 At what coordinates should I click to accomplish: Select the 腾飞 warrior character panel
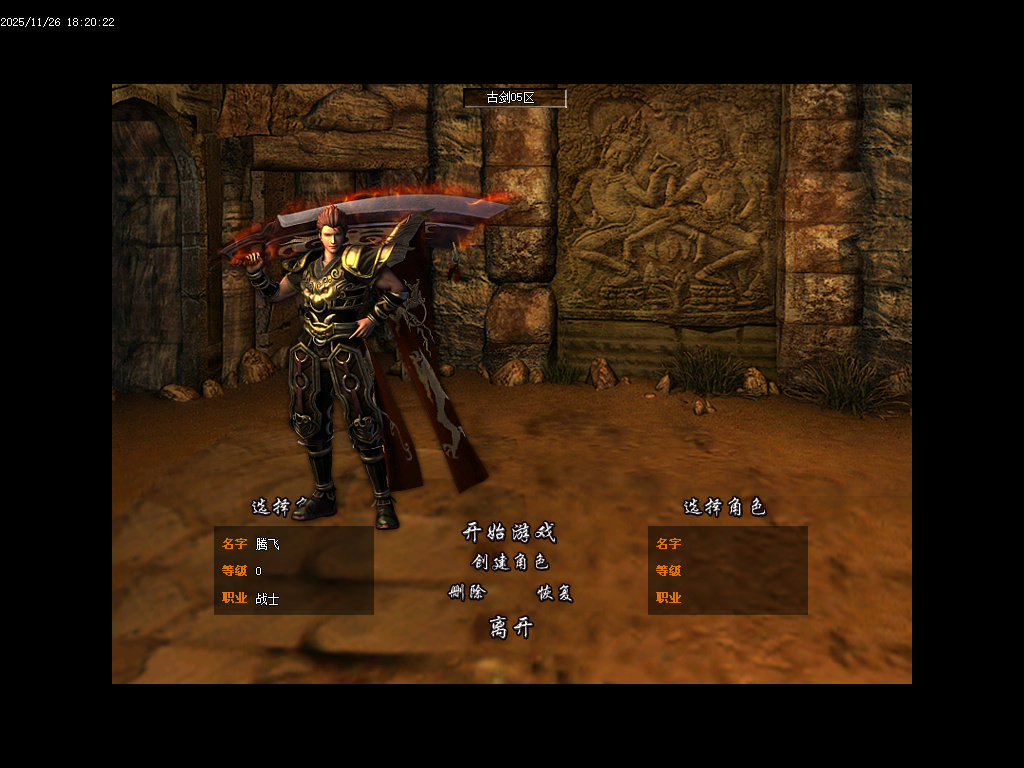(x=294, y=570)
